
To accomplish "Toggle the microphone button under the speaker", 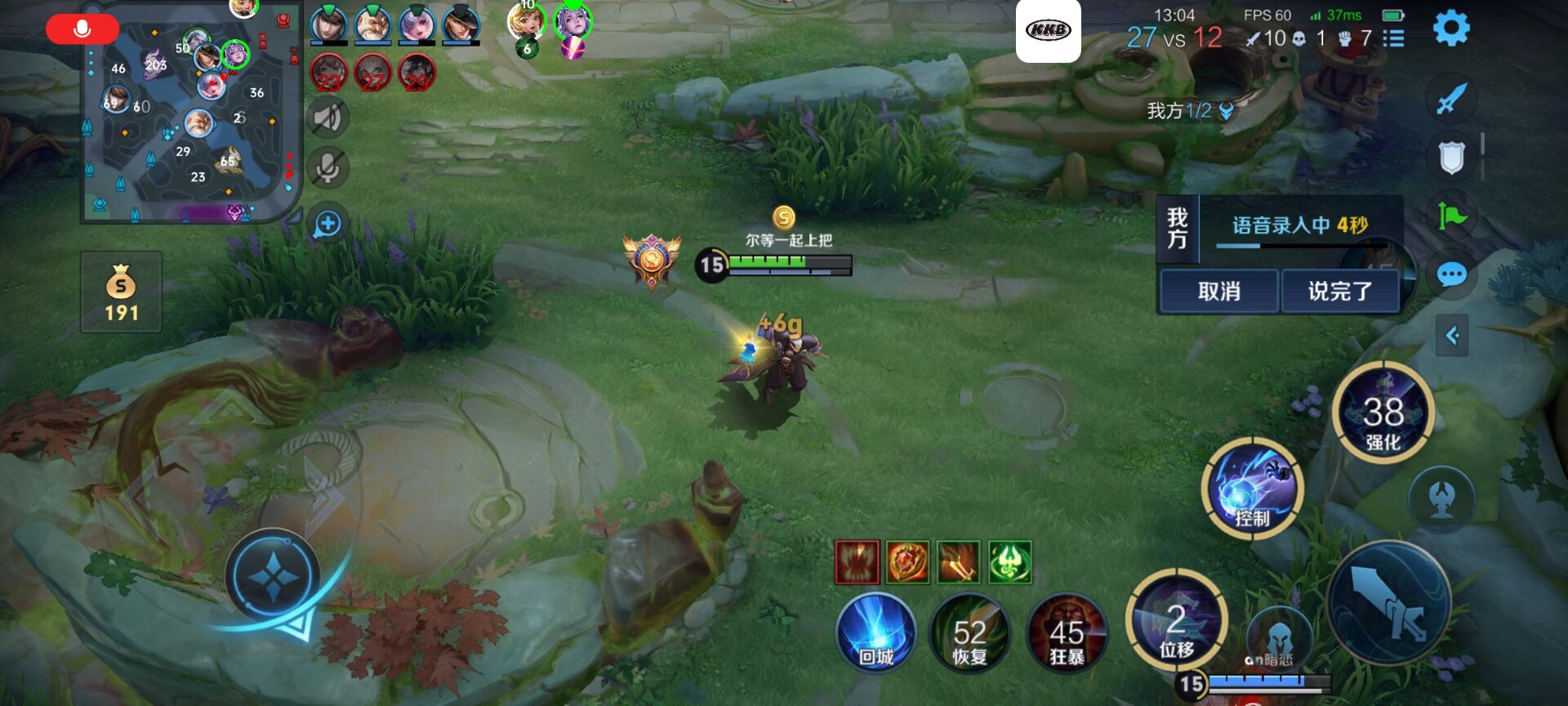I will click(x=327, y=168).
